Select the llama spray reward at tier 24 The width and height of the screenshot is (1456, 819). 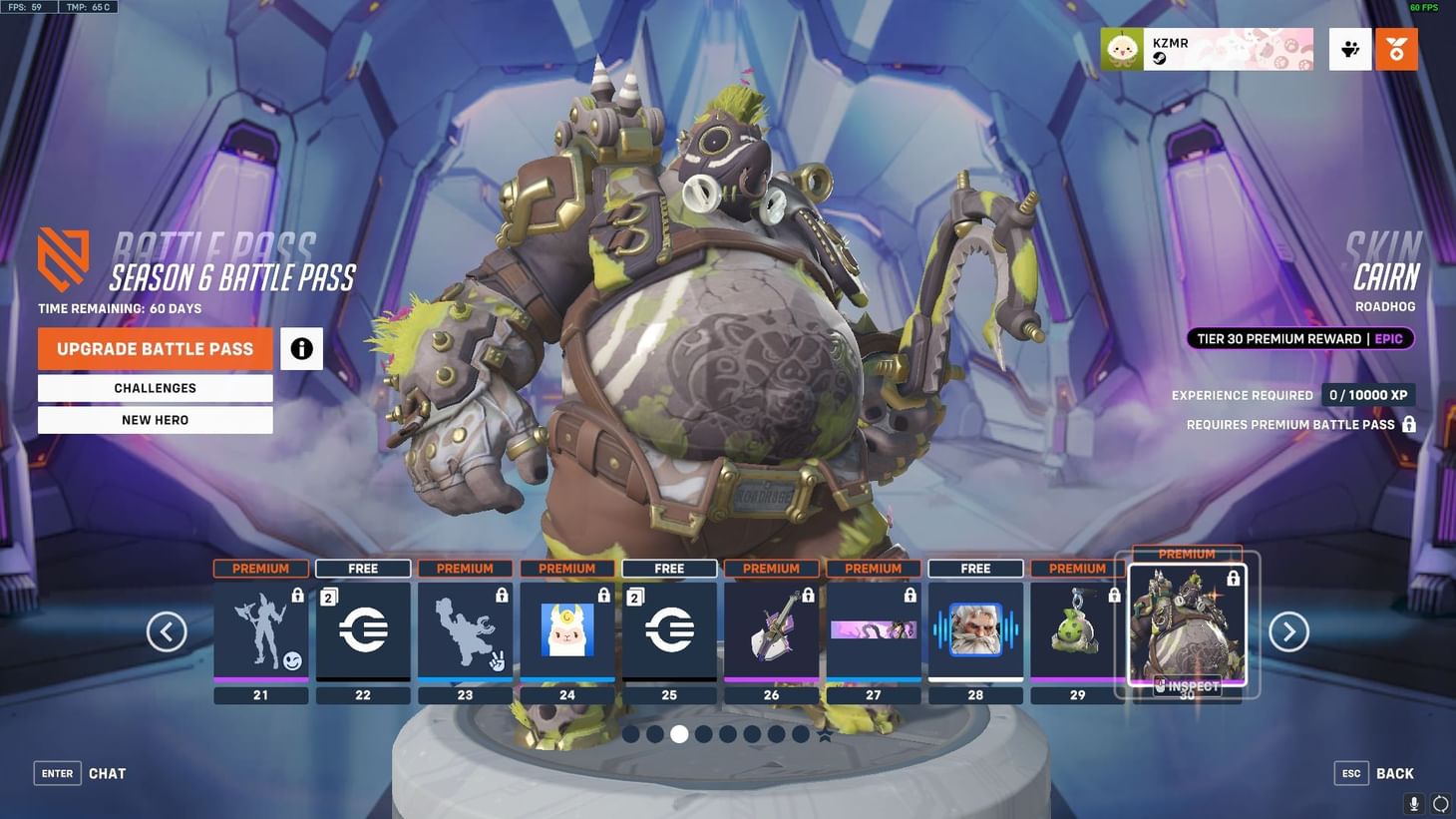[x=566, y=628]
